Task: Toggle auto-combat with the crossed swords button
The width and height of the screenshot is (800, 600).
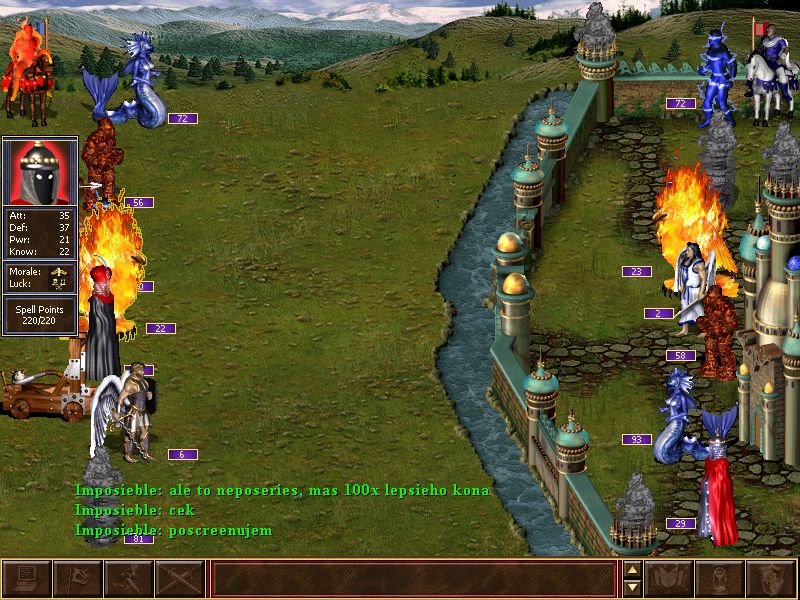Action: click(179, 579)
